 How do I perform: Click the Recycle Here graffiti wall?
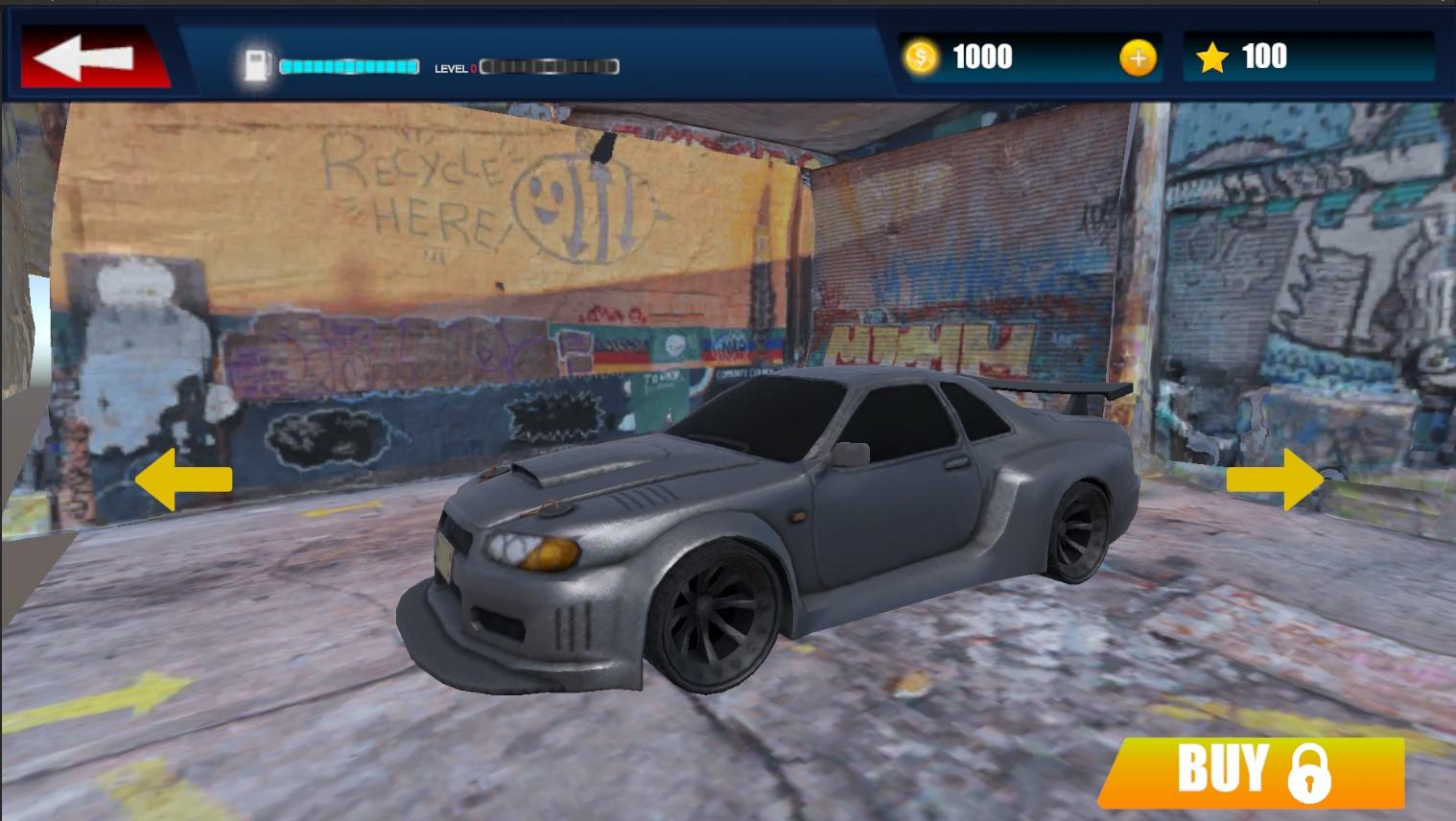point(422,192)
